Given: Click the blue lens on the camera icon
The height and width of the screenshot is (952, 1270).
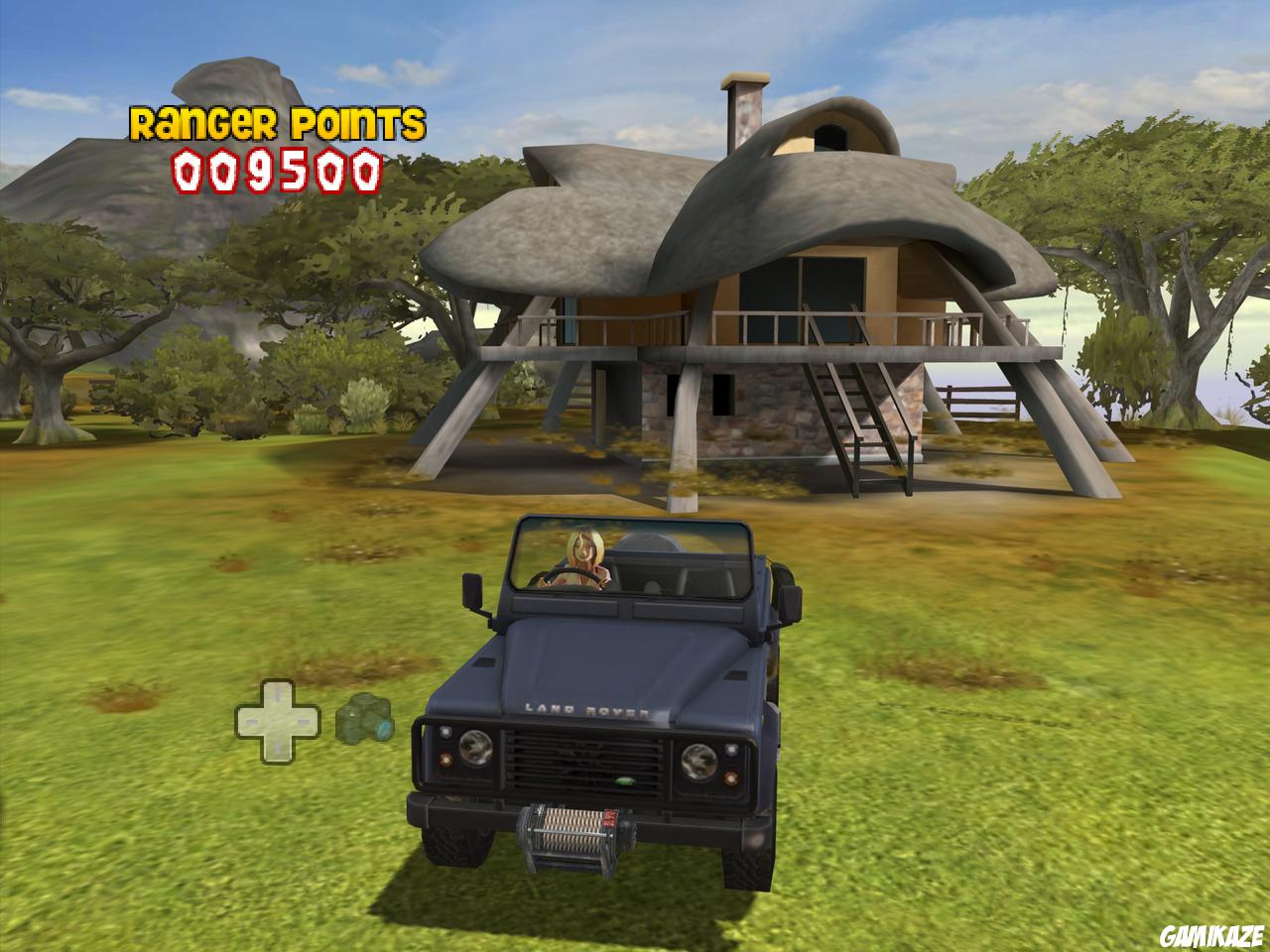Looking at the screenshot, I should tap(383, 729).
